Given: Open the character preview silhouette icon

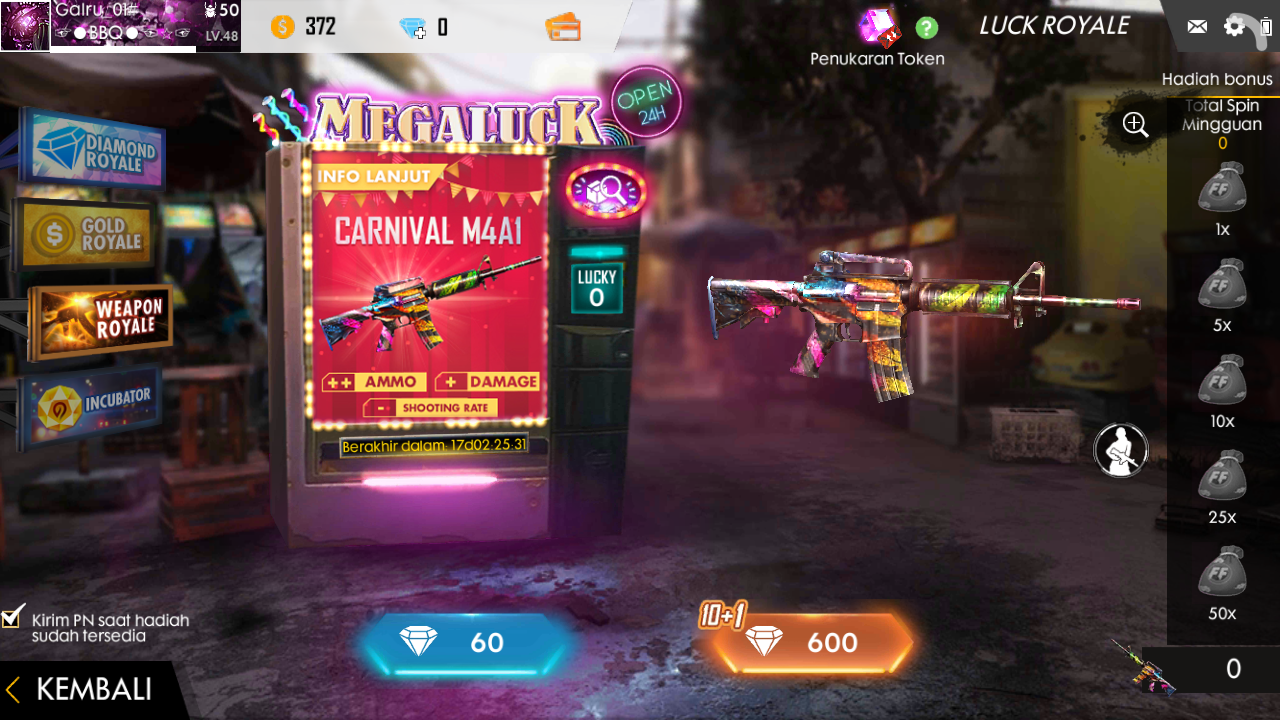Looking at the screenshot, I should [x=1120, y=450].
